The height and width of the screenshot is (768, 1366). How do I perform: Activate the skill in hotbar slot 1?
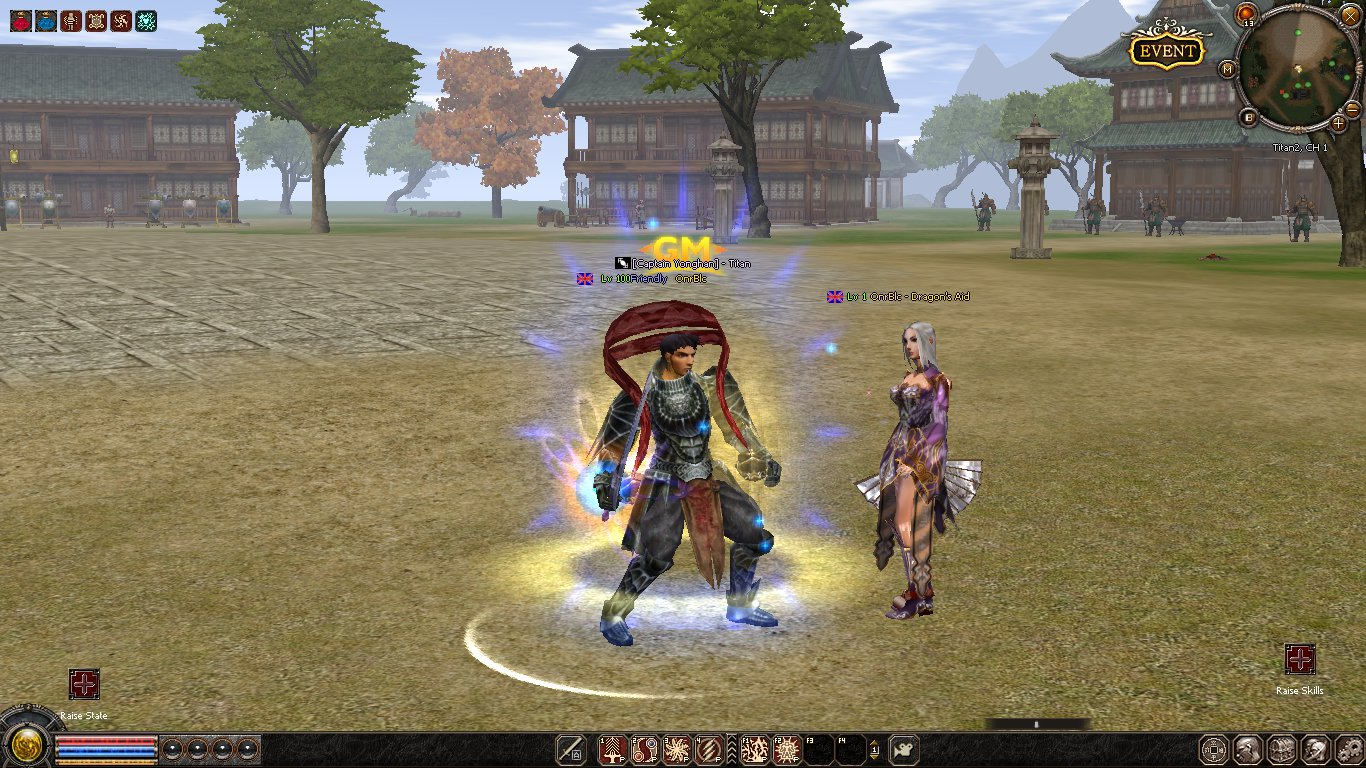(612, 749)
